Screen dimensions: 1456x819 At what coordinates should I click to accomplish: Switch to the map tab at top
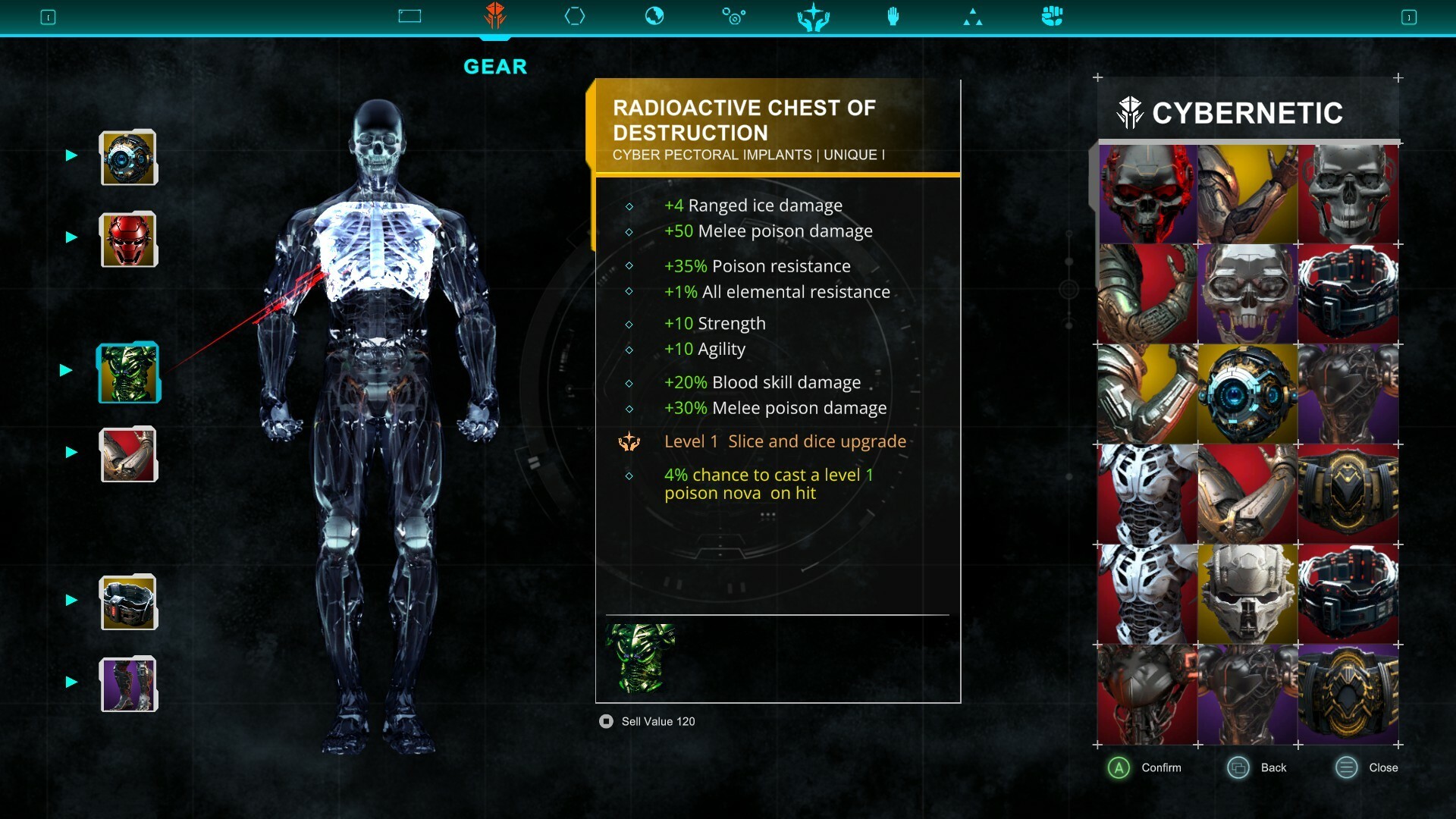pyautogui.click(x=409, y=15)
